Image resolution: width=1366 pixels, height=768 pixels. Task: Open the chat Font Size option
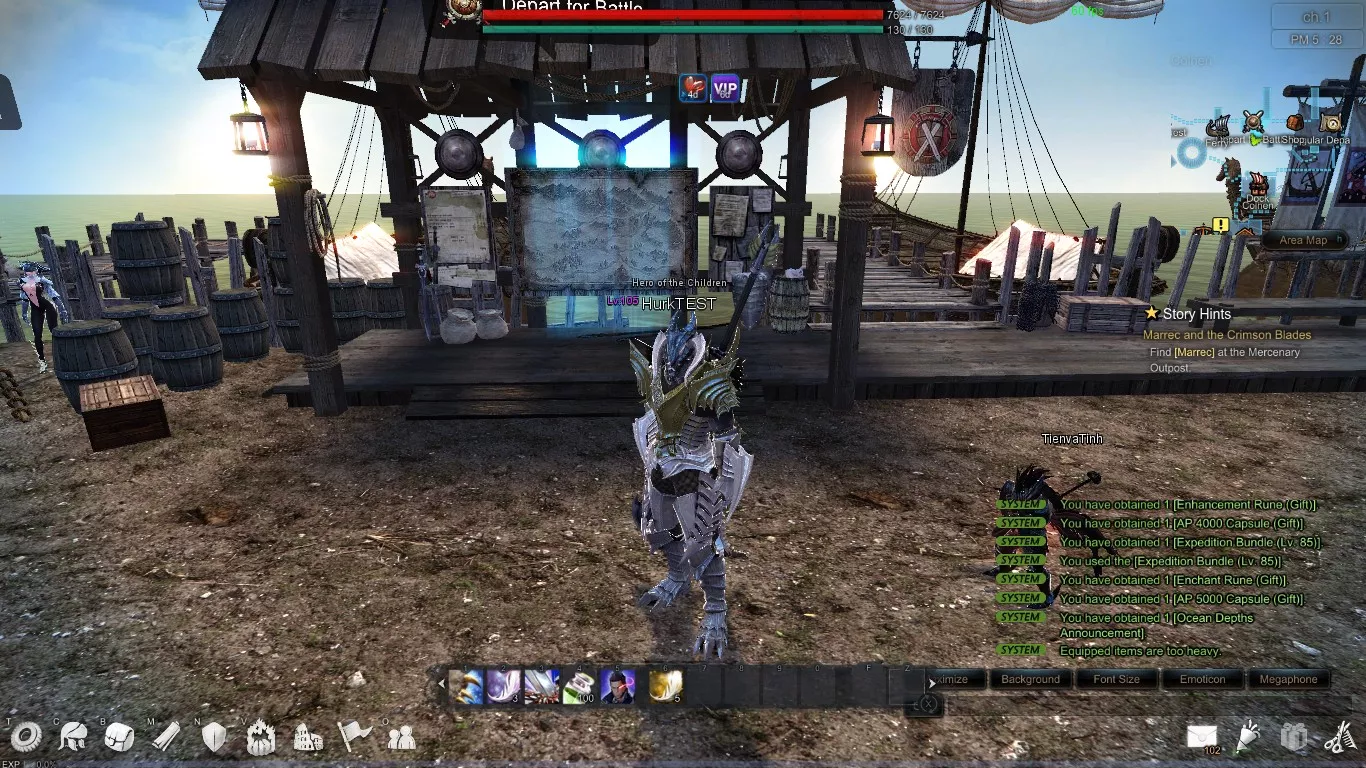(1116, 679)
